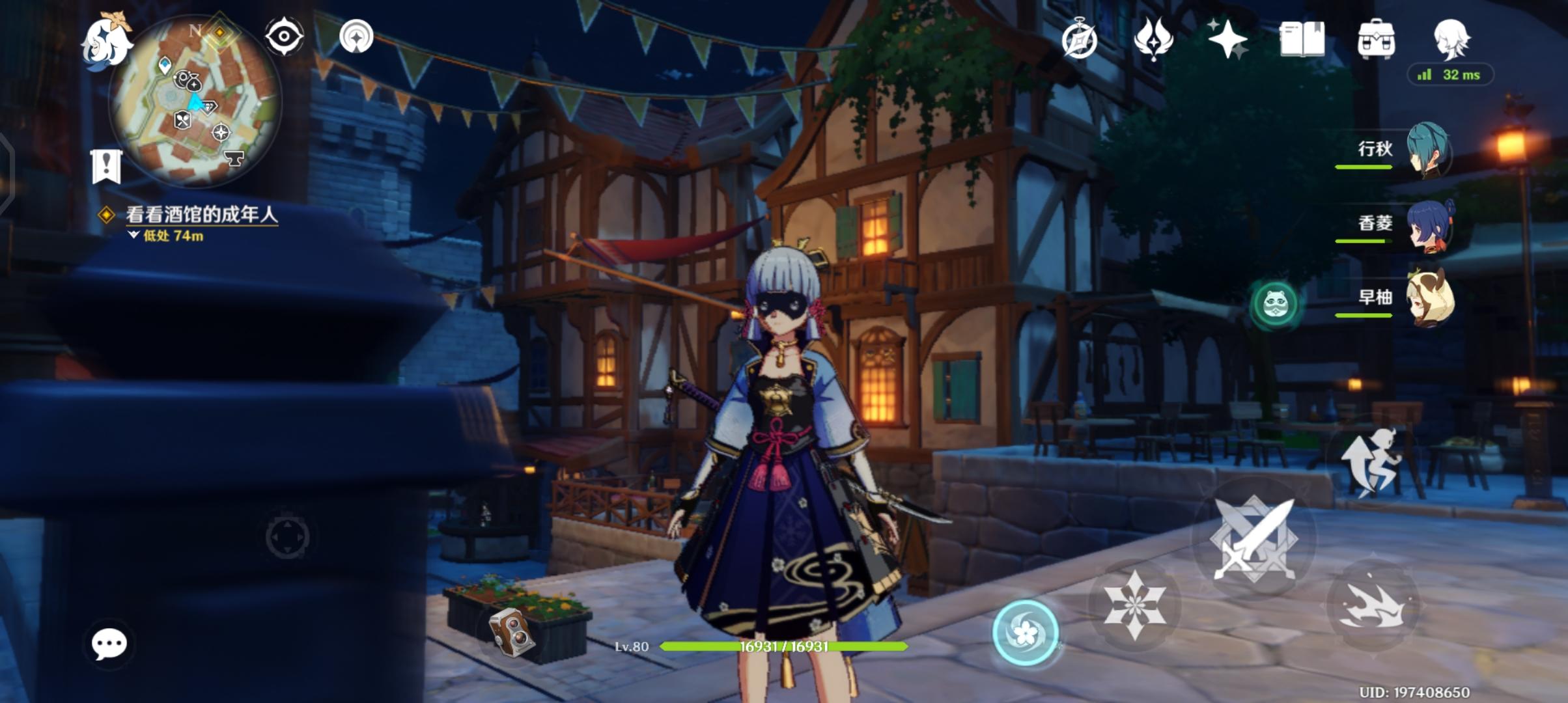Open the guide compass icon
Viewport: 1568px width, 703px height.
(1078, 40)
